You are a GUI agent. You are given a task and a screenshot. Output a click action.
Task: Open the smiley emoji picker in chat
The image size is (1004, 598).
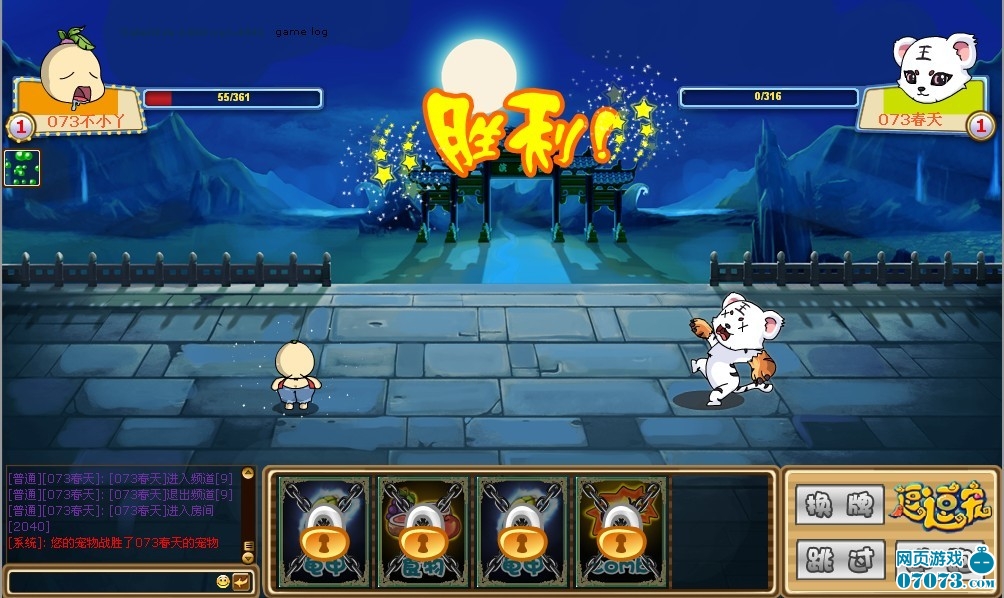(x=222, y=581)
